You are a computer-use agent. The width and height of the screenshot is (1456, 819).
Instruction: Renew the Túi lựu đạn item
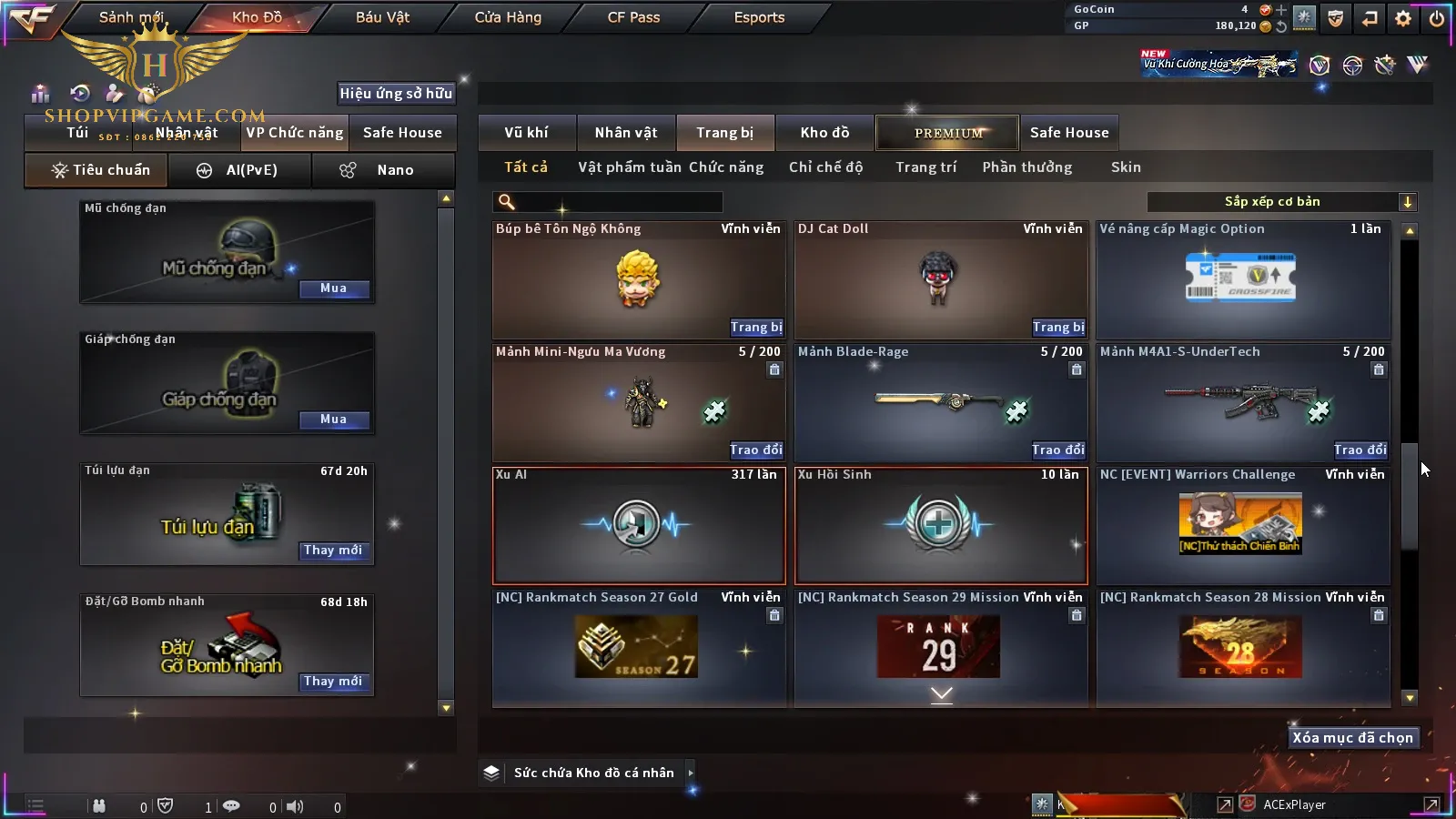[x=333, y=551]
